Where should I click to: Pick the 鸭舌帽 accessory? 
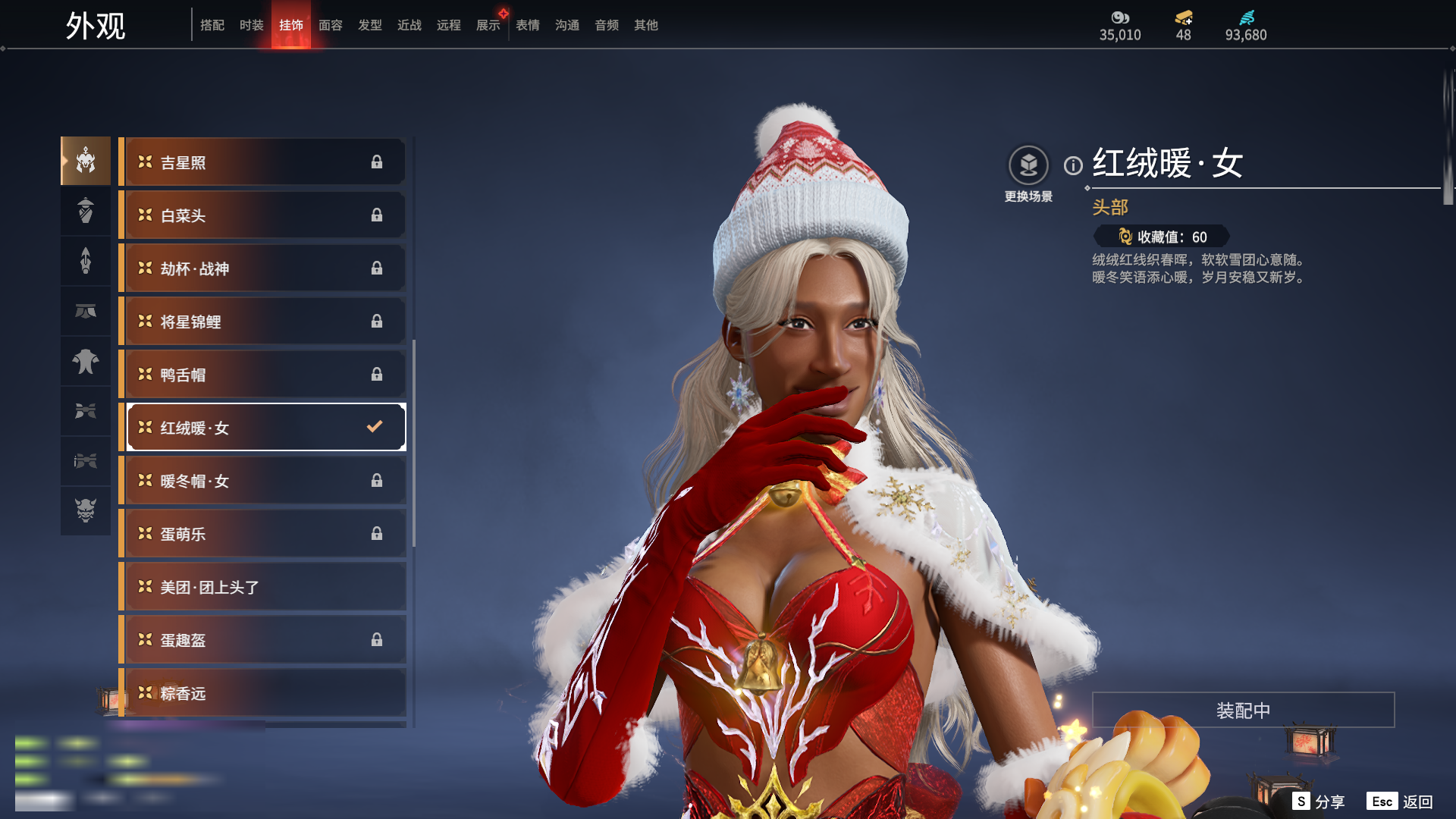262,375
